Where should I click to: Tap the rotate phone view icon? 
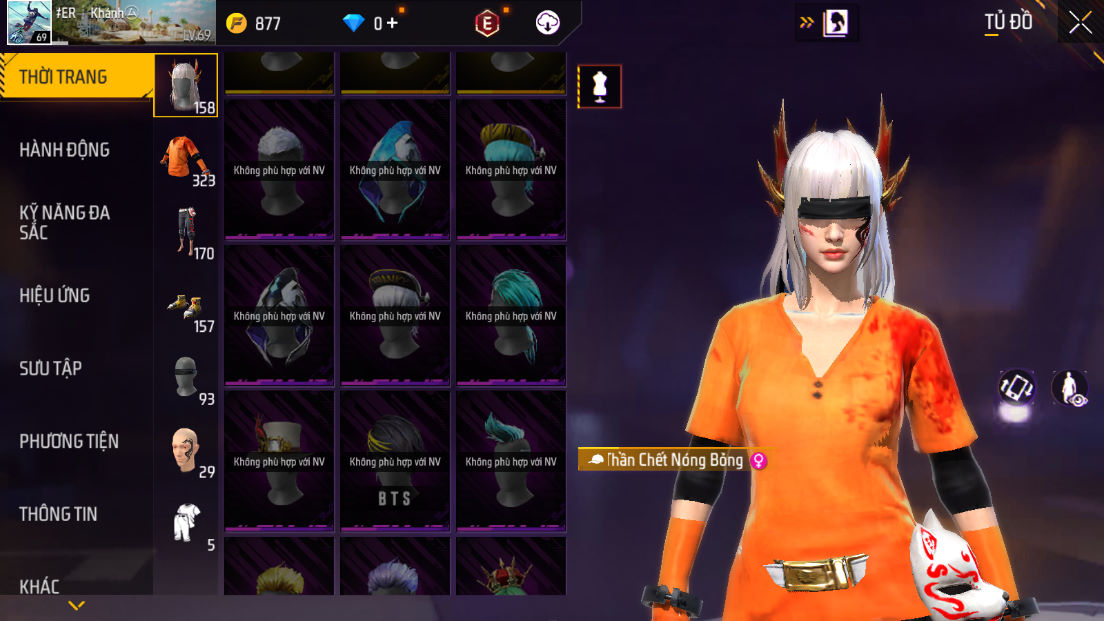pyautogui.click(x=1016, y=388)
